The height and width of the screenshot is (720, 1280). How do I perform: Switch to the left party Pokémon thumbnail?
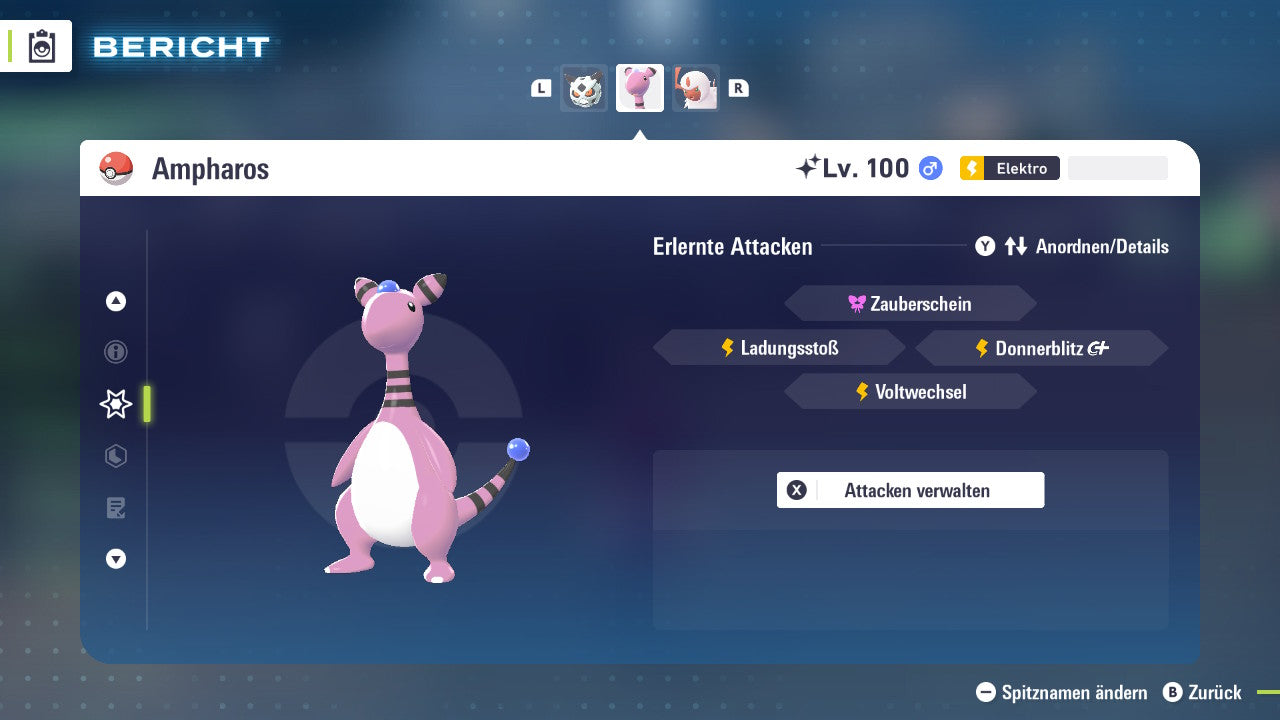(x=584, y=88)
